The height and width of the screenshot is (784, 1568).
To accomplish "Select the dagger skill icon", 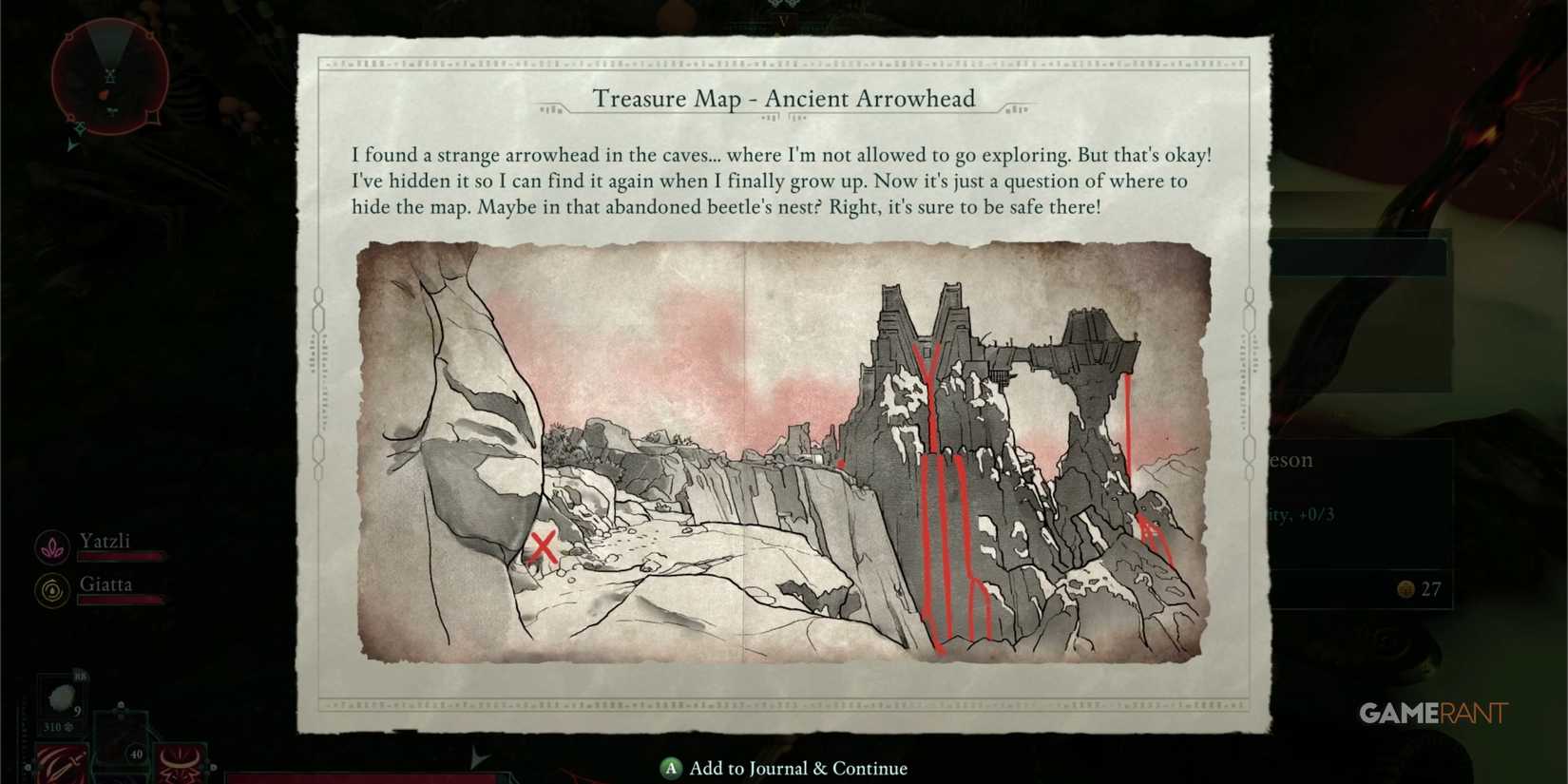I will click(60, 763).
